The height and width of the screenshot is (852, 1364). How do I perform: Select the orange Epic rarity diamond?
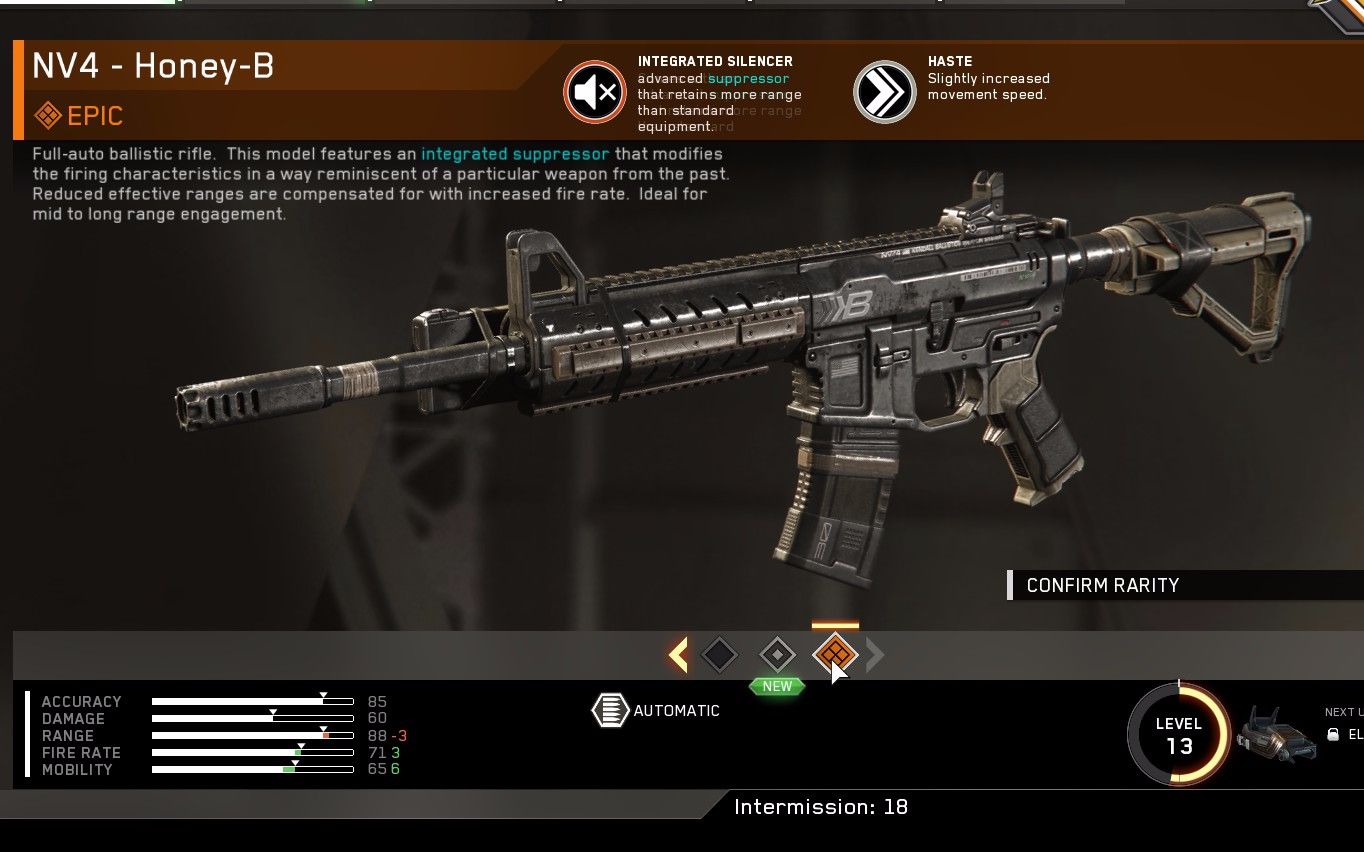835,655
